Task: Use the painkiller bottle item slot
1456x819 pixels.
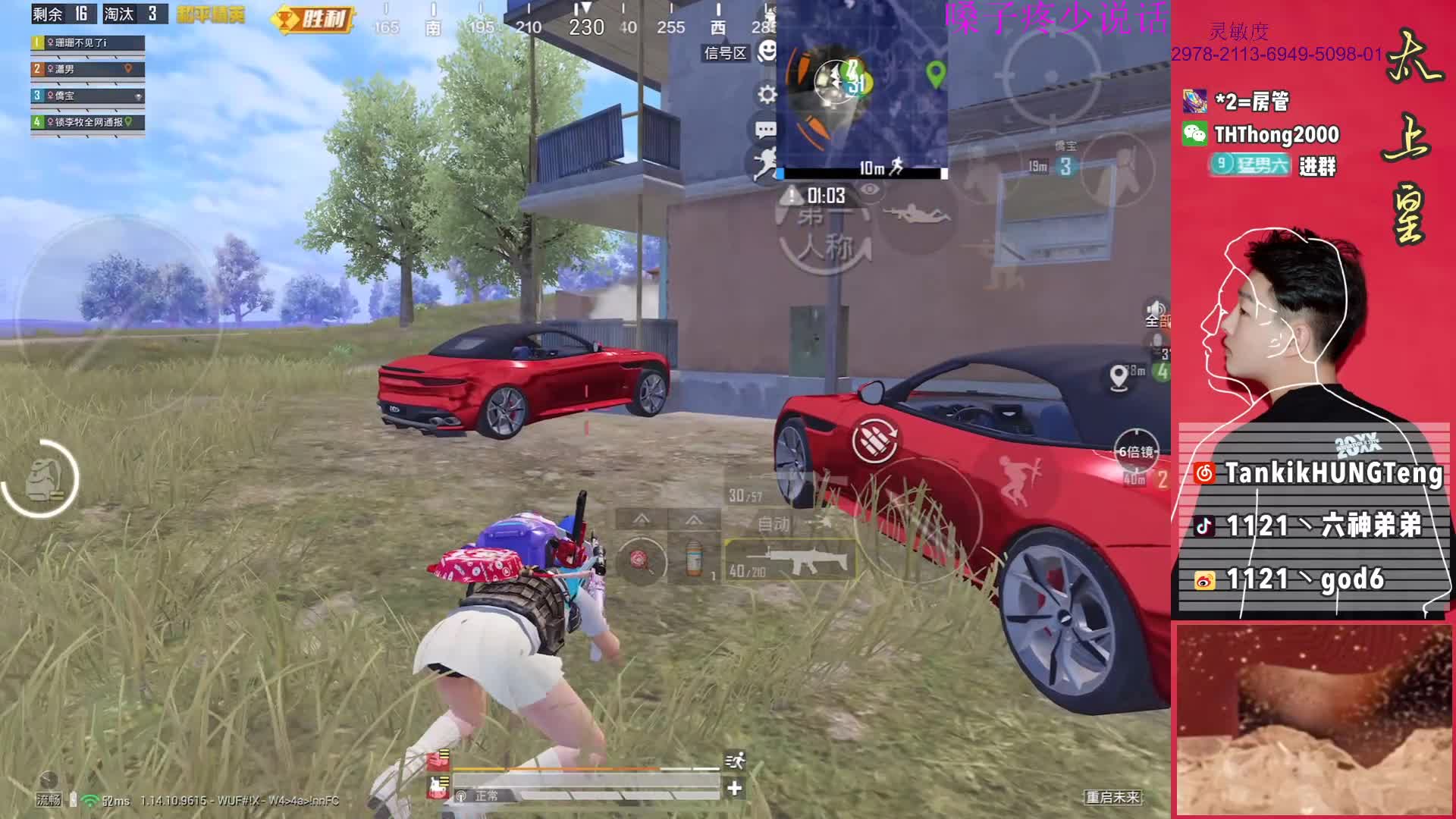Action: pos(693,560)
